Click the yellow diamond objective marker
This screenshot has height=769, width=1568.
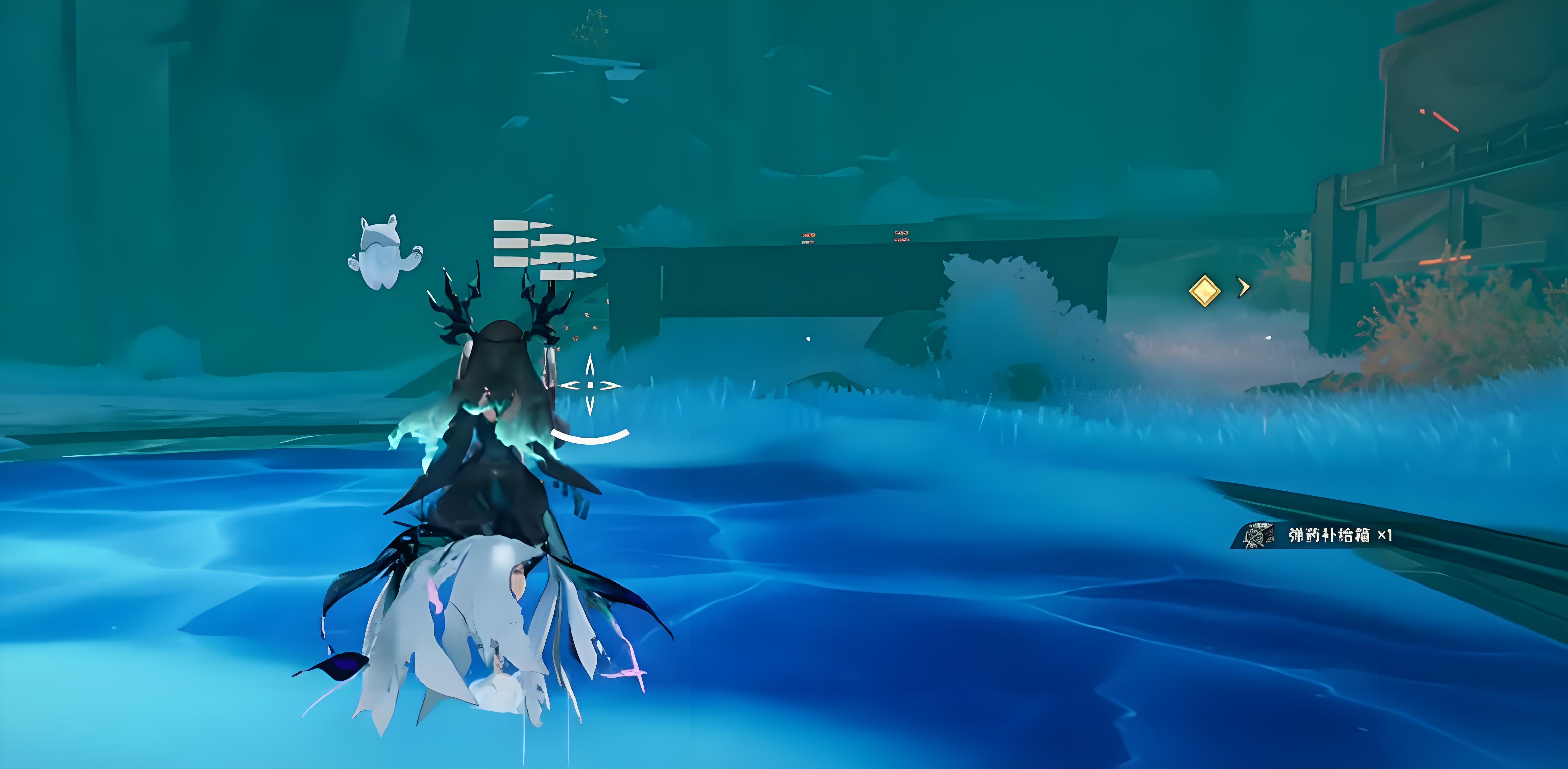point(1204,290)
